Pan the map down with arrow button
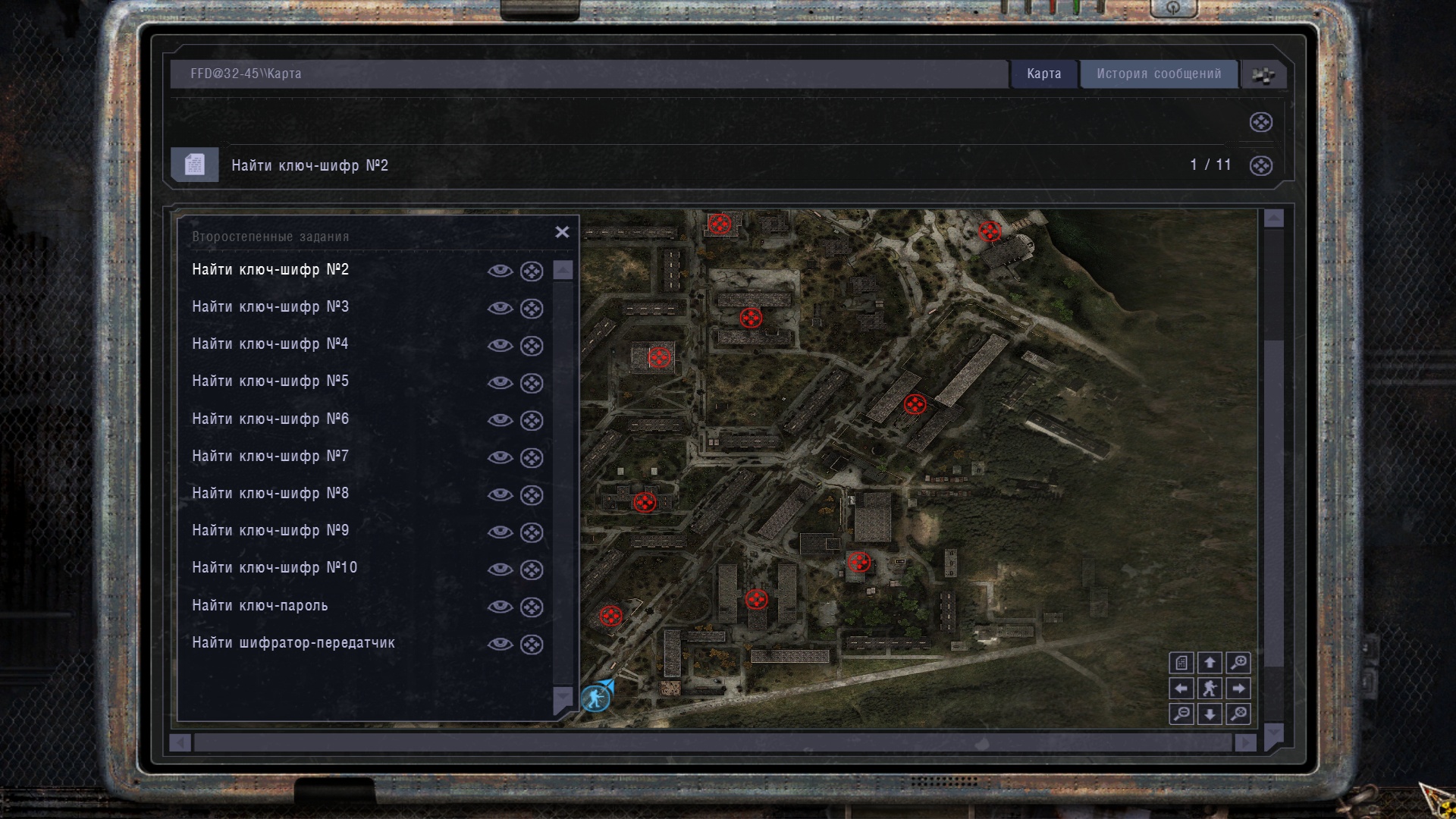This screenshot has width=1456, height=819. tap(1210, 714)
